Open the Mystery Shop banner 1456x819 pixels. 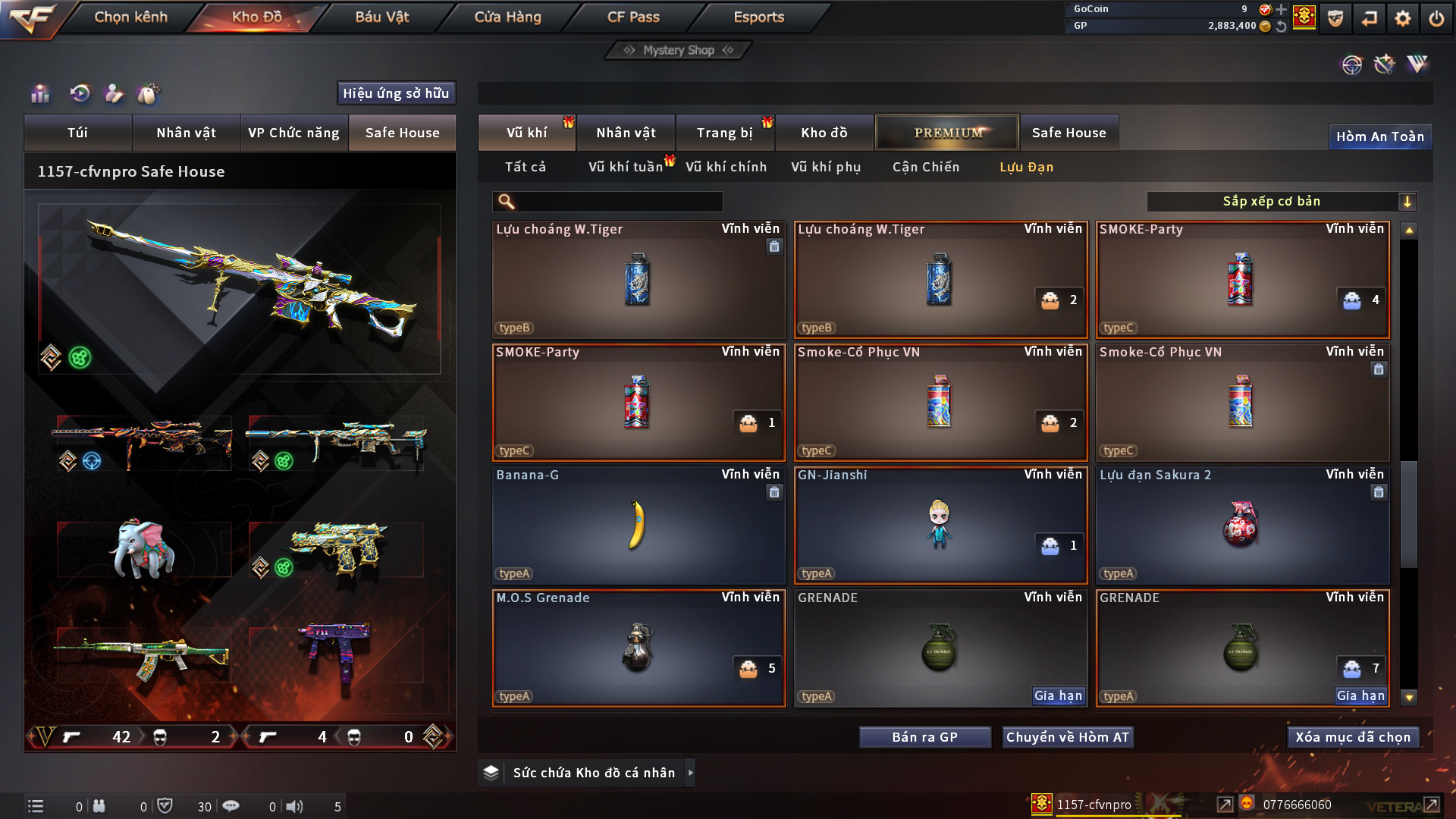point(679,50)
